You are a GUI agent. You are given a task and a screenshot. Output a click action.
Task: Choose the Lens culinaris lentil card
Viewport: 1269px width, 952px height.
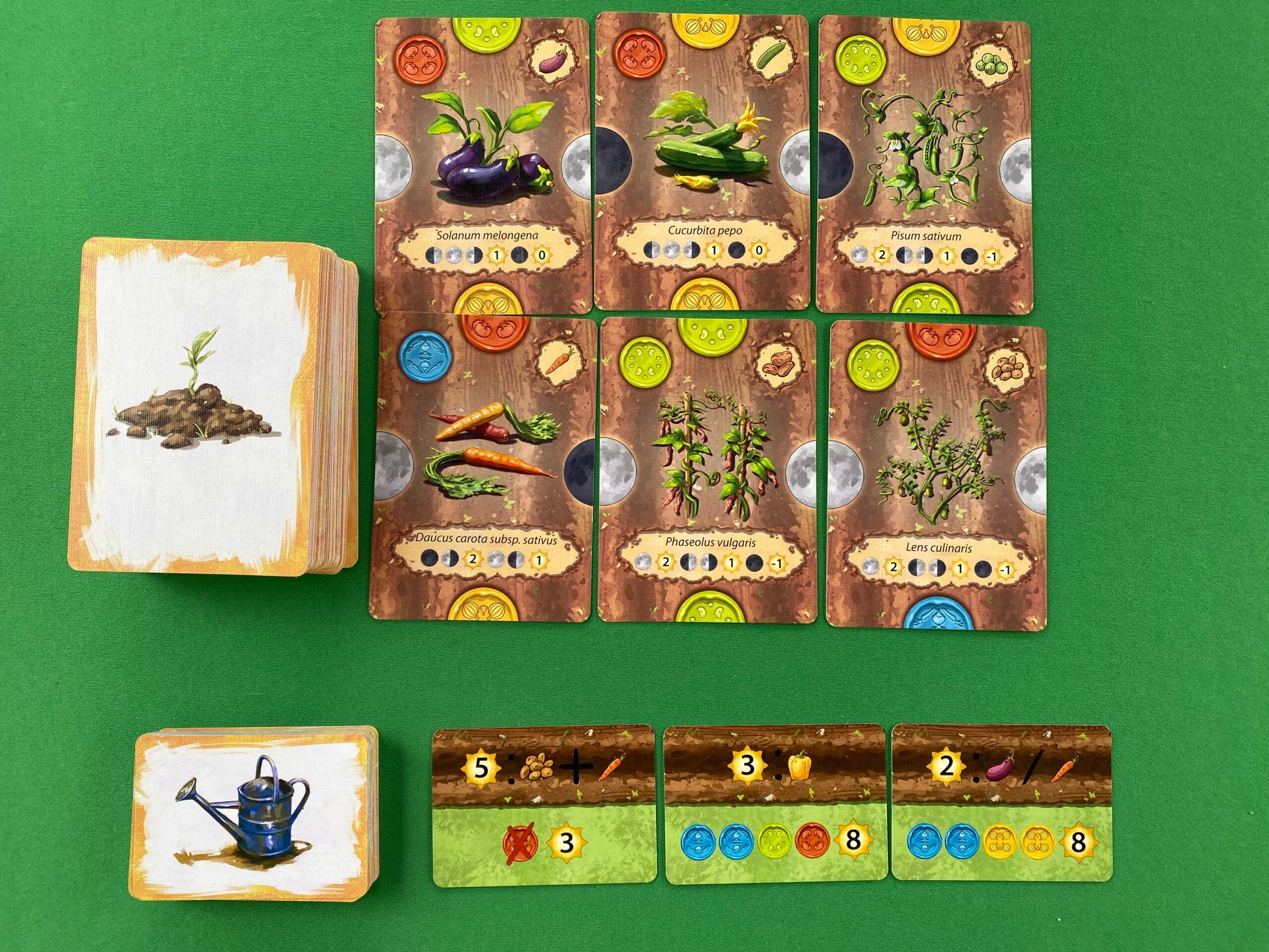click(x=935, y=473)
